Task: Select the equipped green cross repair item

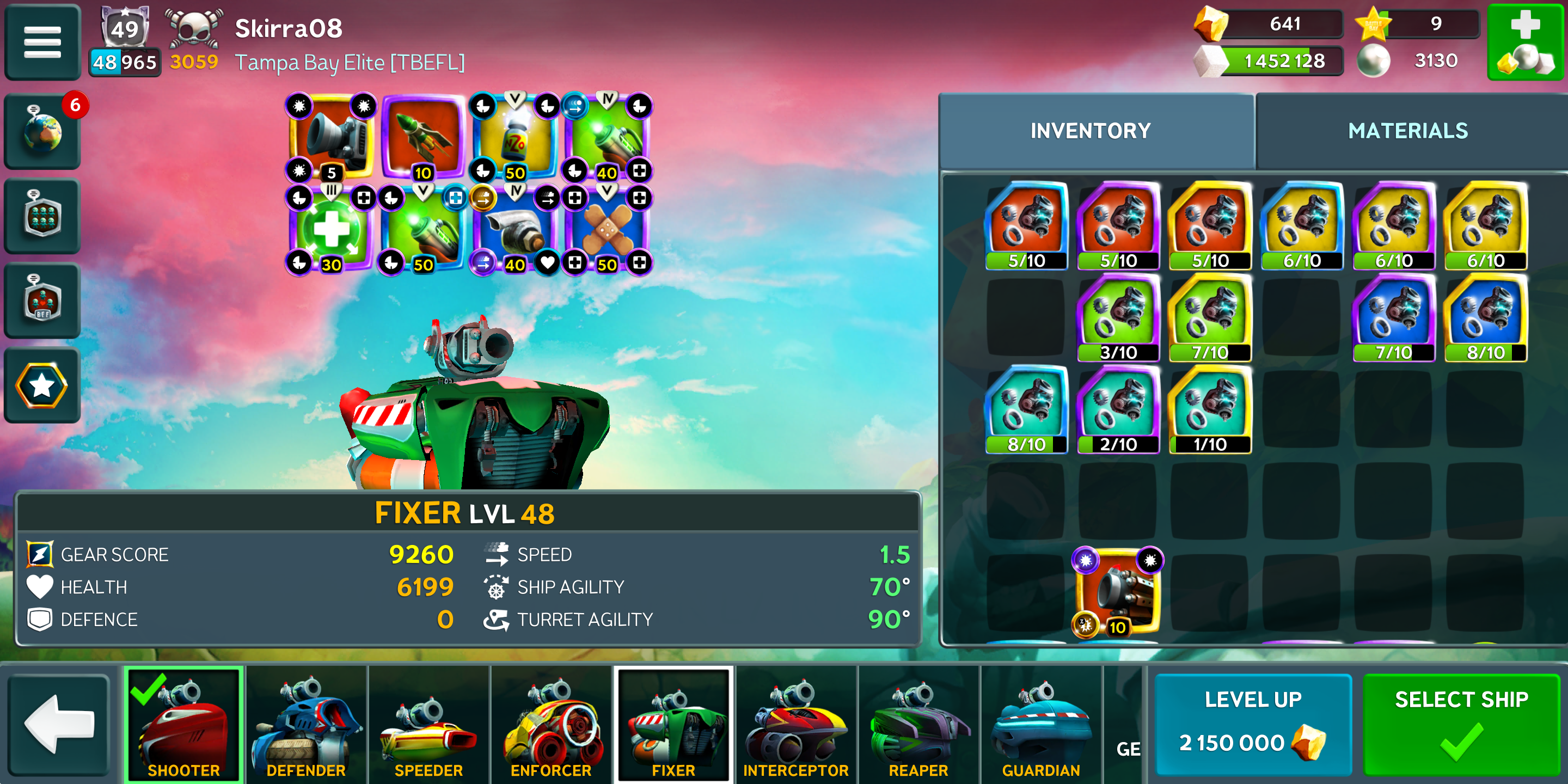Action: coord(331,230)
